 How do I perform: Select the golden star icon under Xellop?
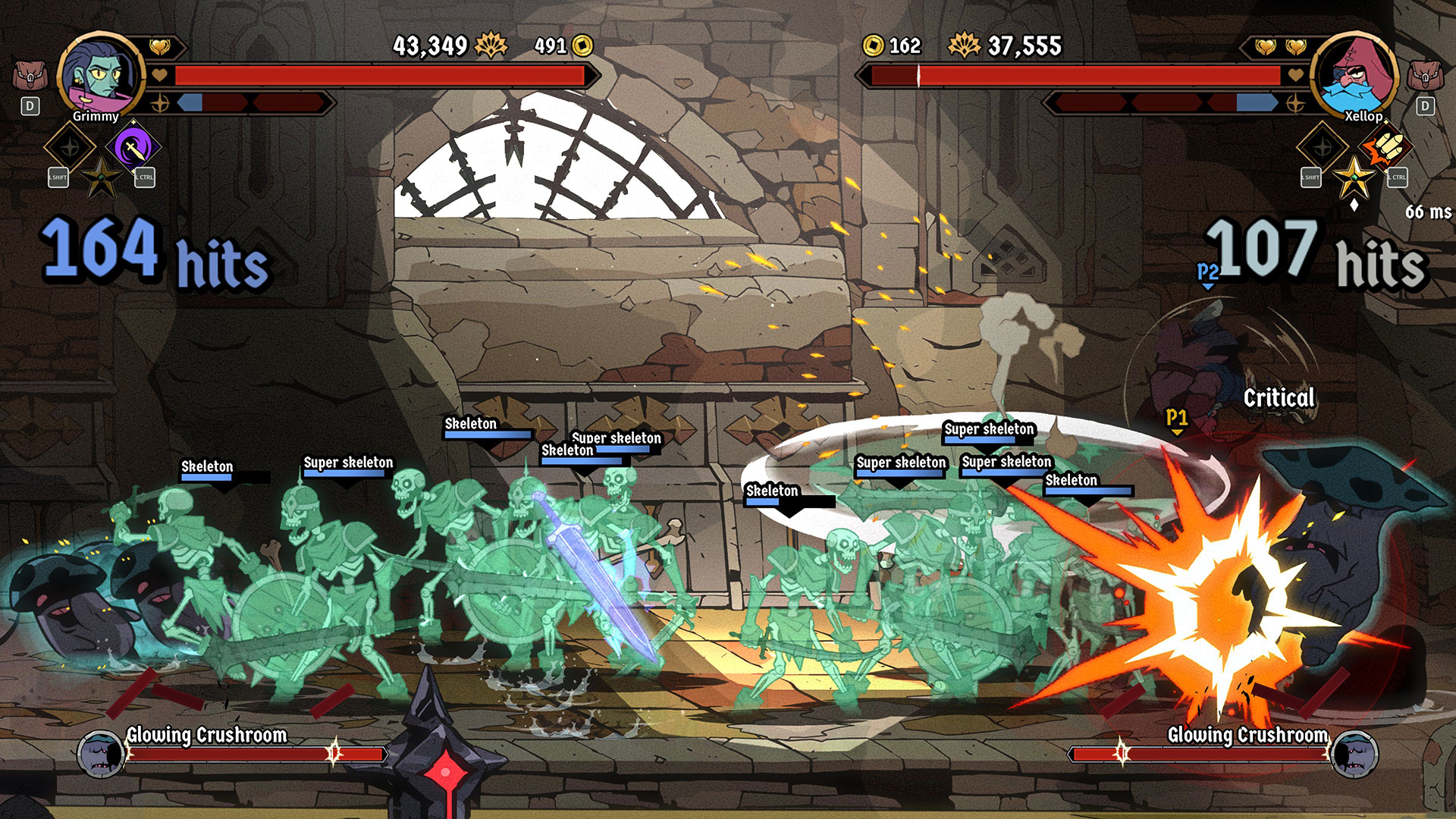(x=1354, y=179)
